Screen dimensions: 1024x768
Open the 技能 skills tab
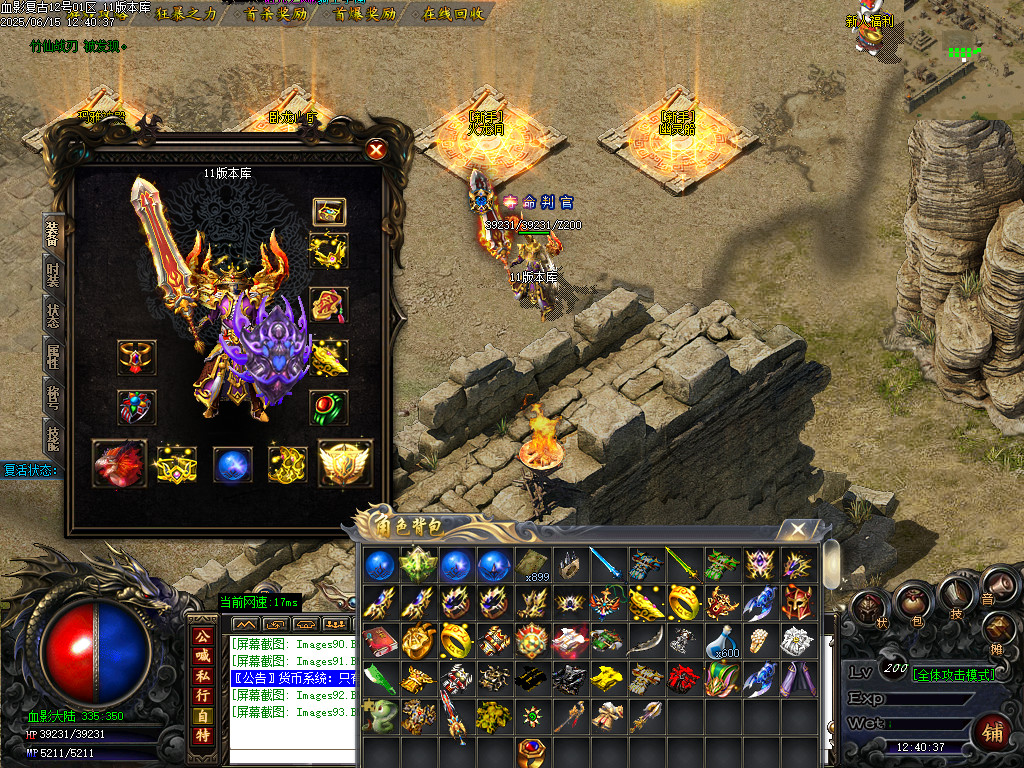(x=54, y=437)
